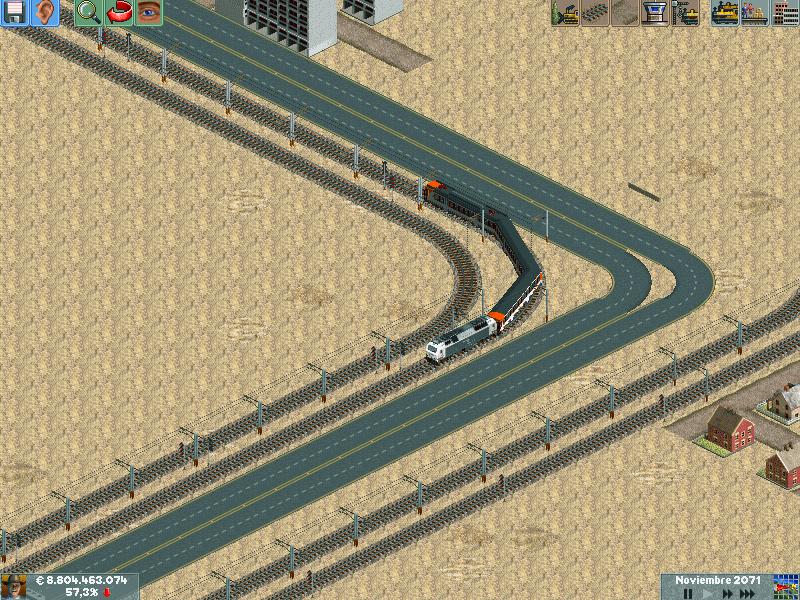Open the crane build vehicles menu
Image resolution: width=800 pixels, height=600 pixels.
[686, 13]
